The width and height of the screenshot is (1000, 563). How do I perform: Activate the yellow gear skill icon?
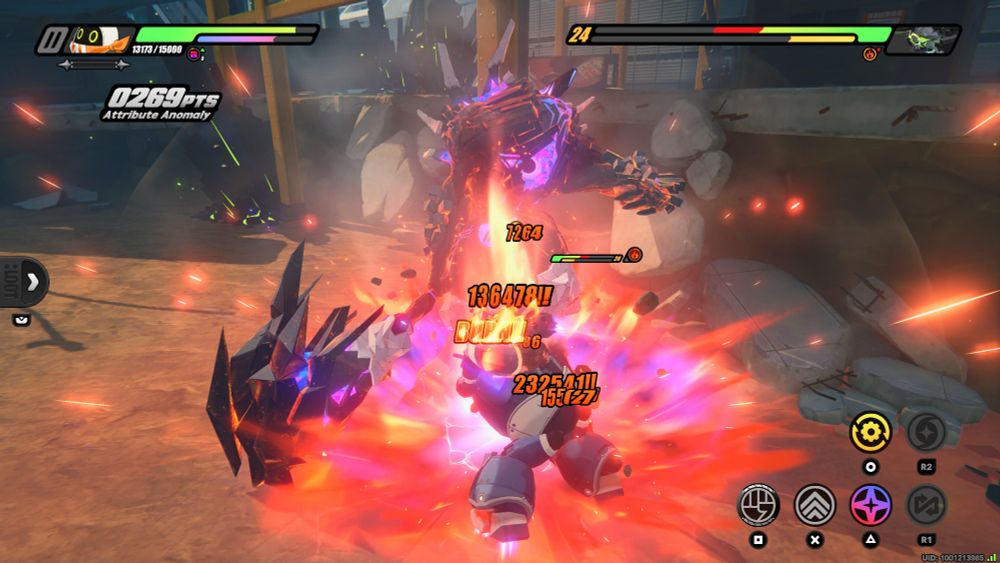[871, 432]
